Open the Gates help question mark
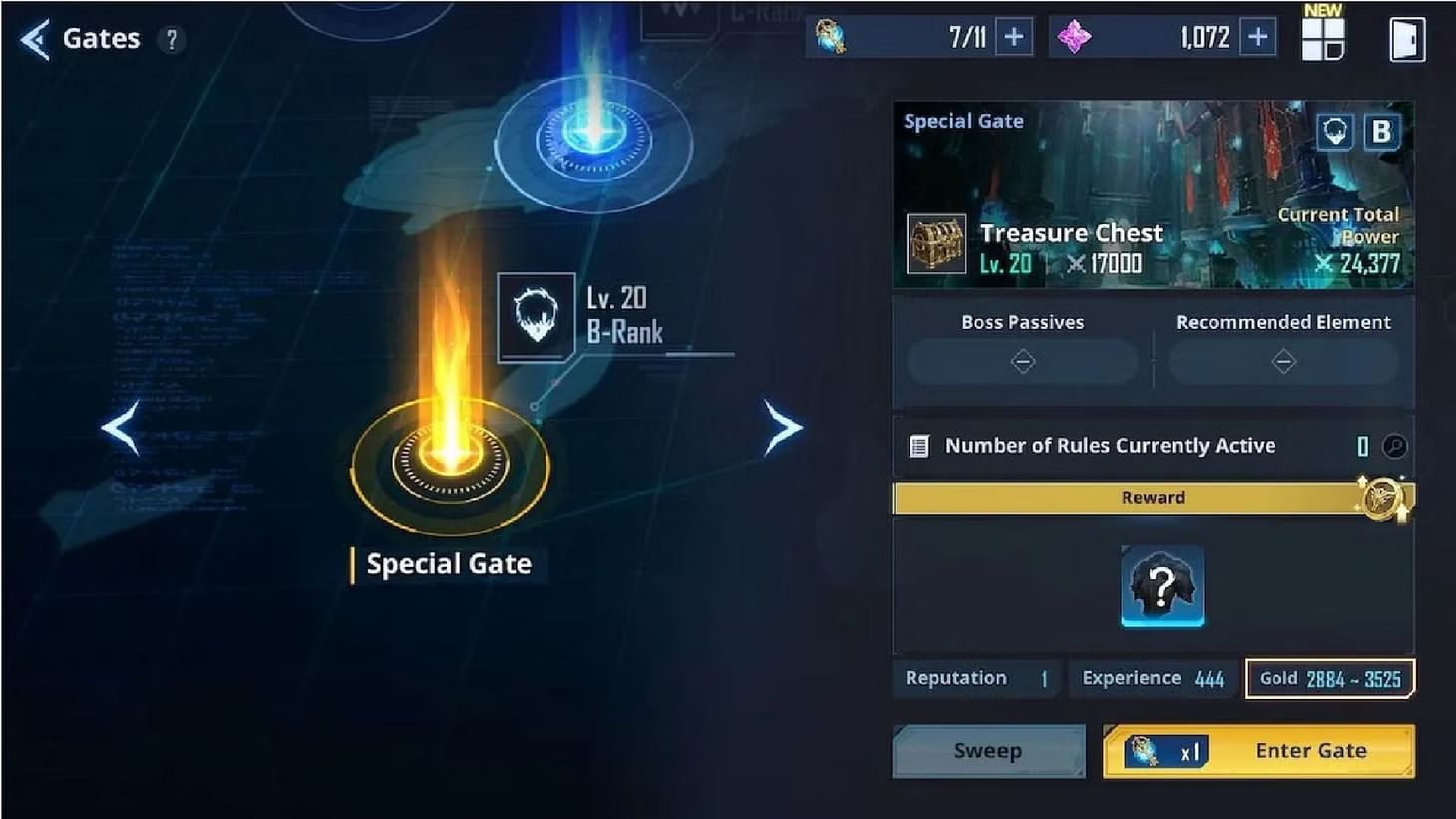1456x819 pixels. coord(174,40)
